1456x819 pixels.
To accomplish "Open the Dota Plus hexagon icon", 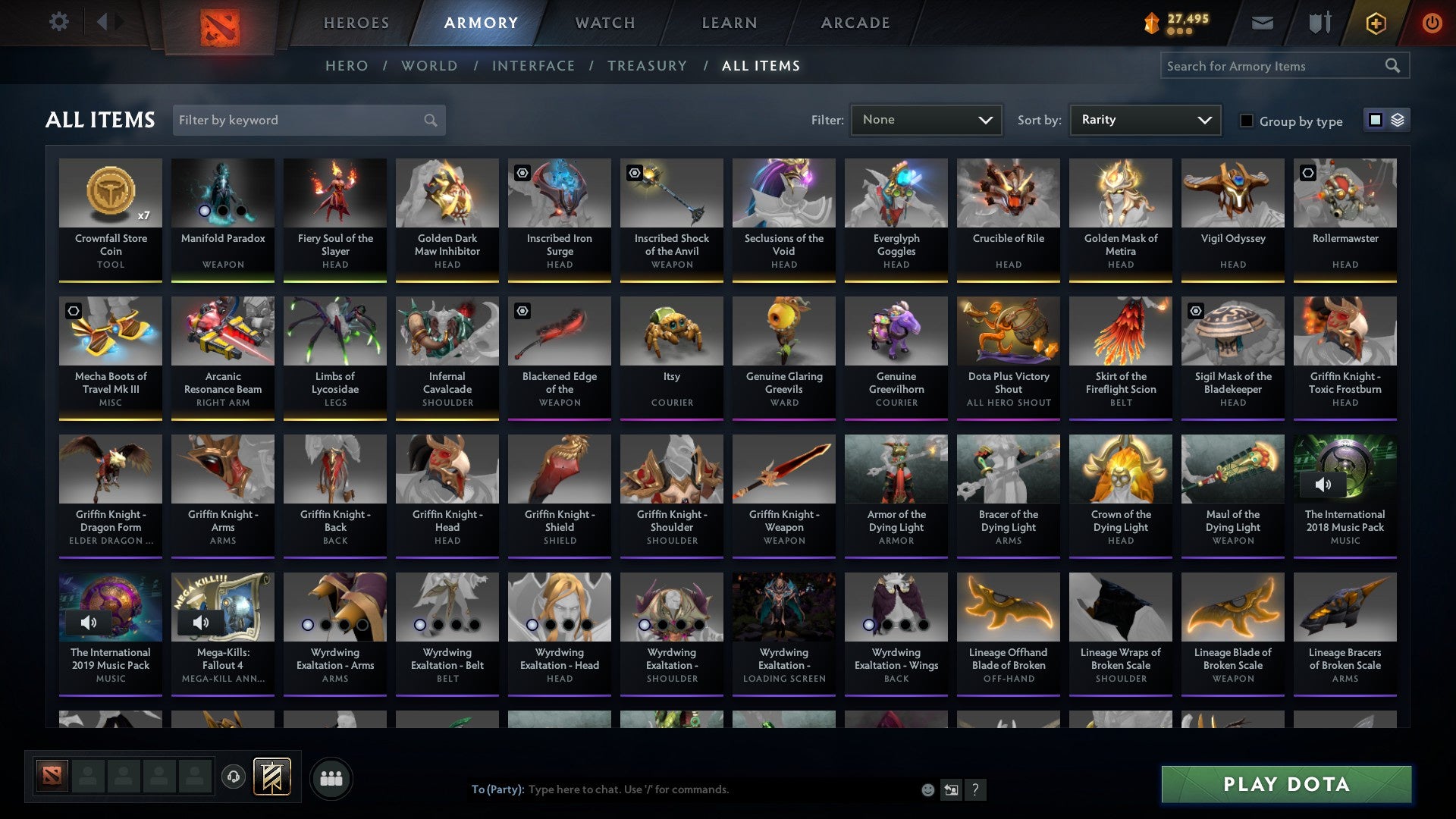I will click(1375, 23).
